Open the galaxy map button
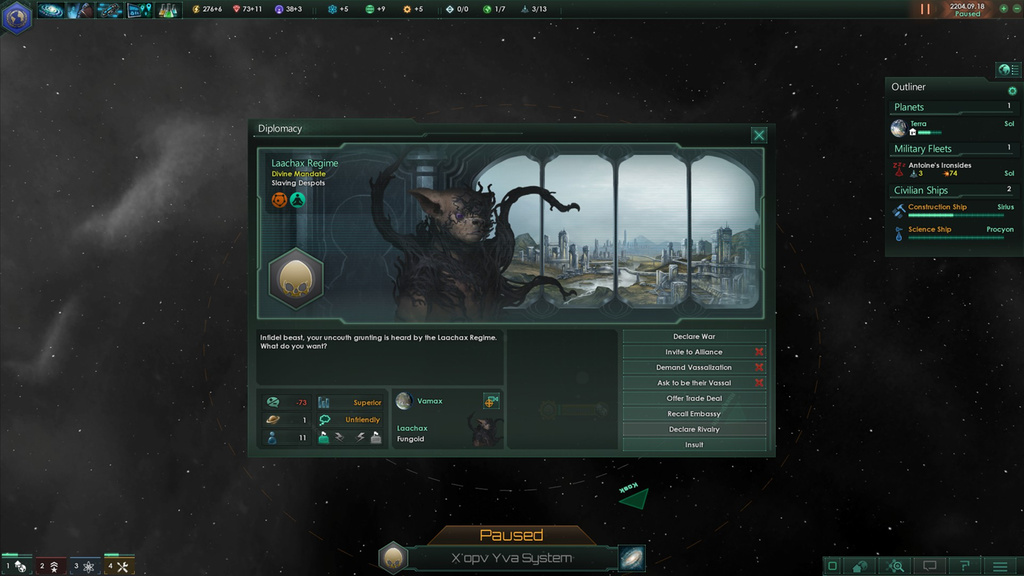 pyautogui.click(x=631, y=558)
